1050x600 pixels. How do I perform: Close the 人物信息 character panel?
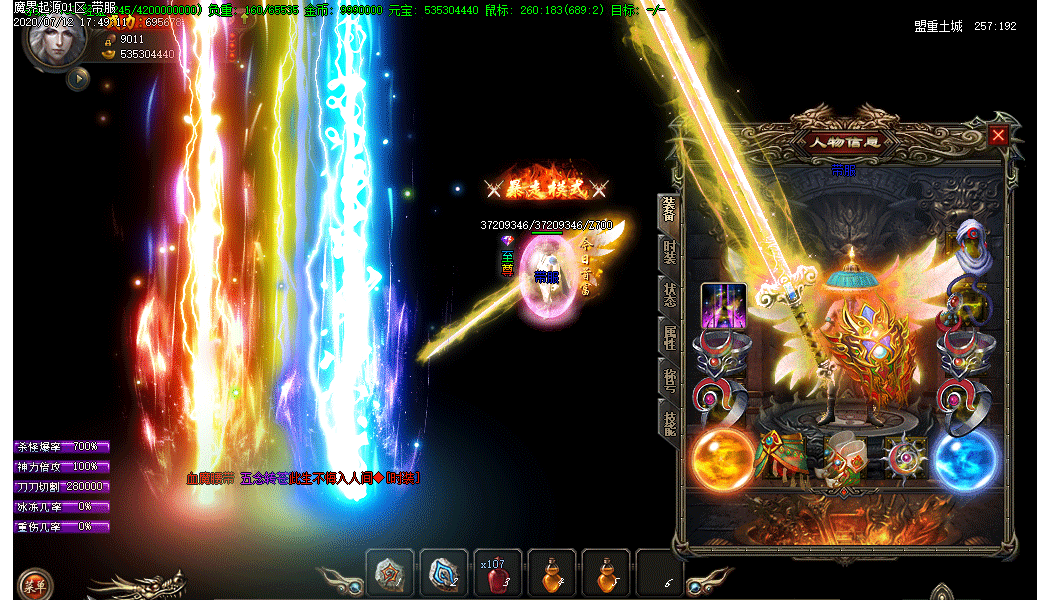[998, 136]
